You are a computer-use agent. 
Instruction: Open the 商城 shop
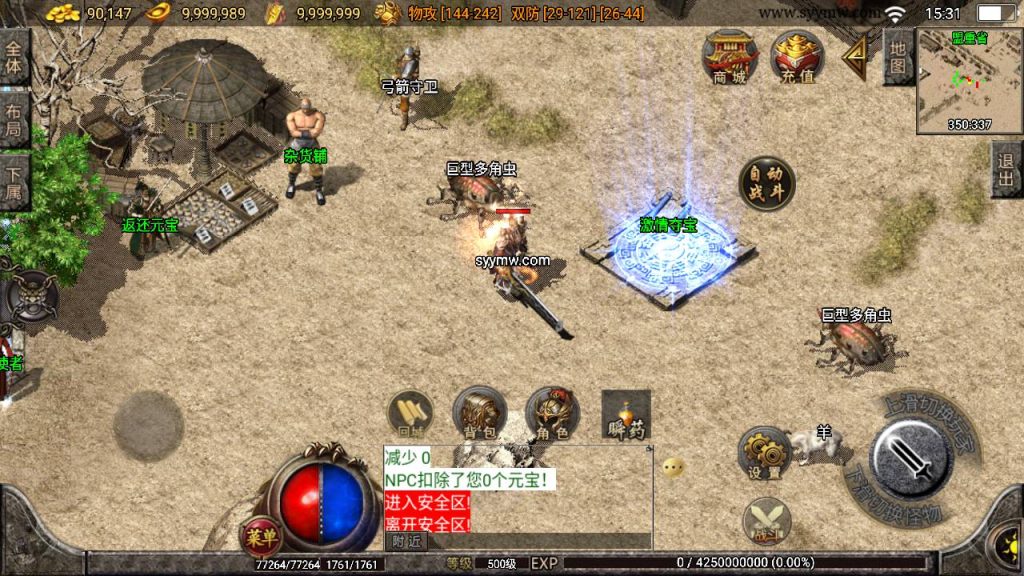730,58
